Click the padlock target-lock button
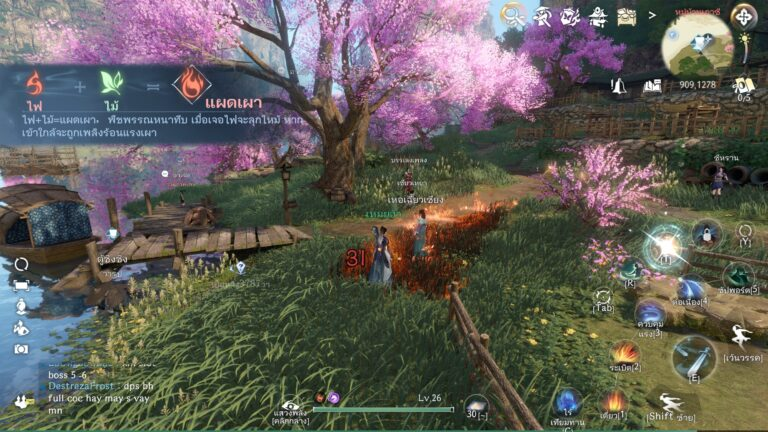This screenshot has height=432, width=768. point(706,233)
